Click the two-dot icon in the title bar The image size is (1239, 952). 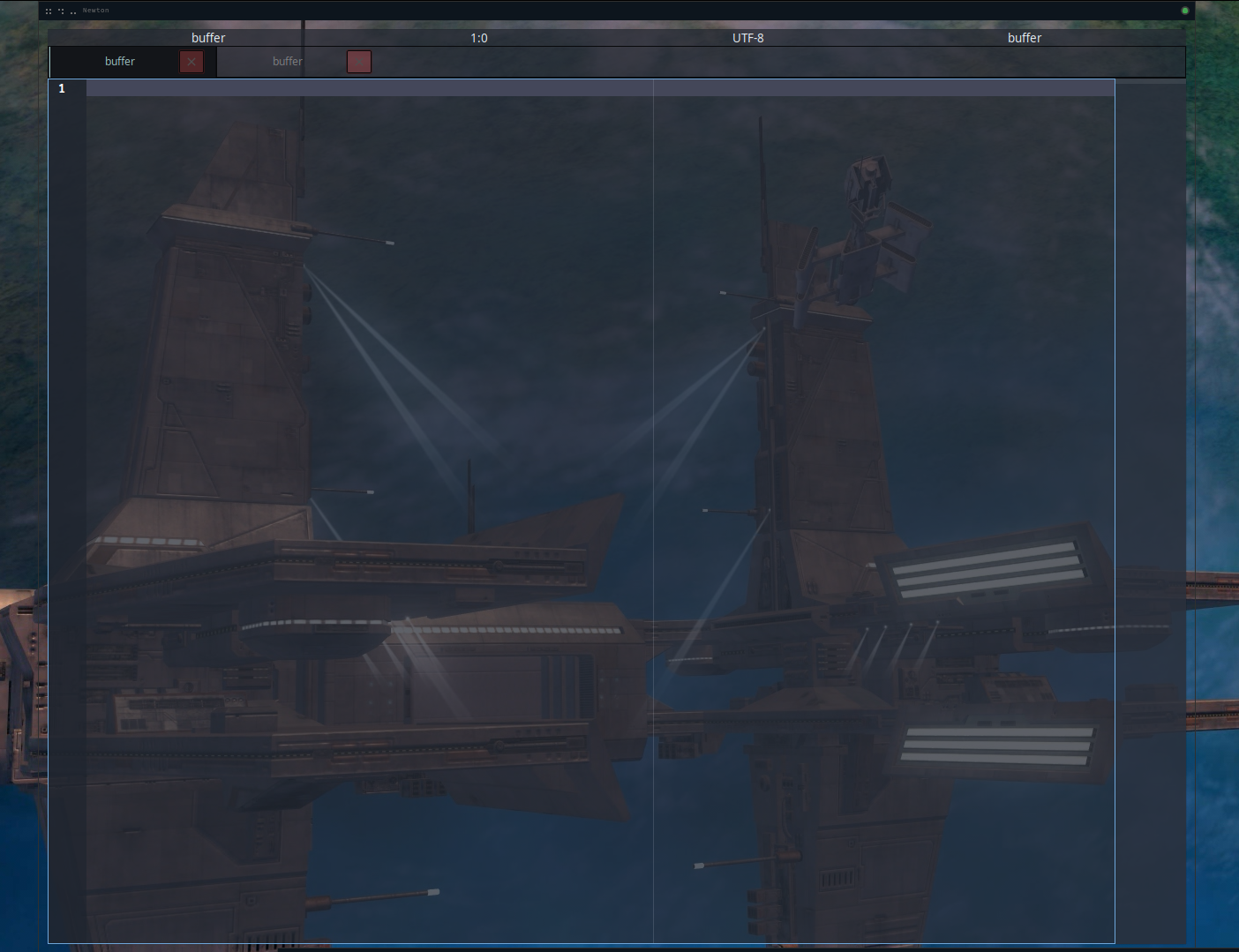[73, 11]
